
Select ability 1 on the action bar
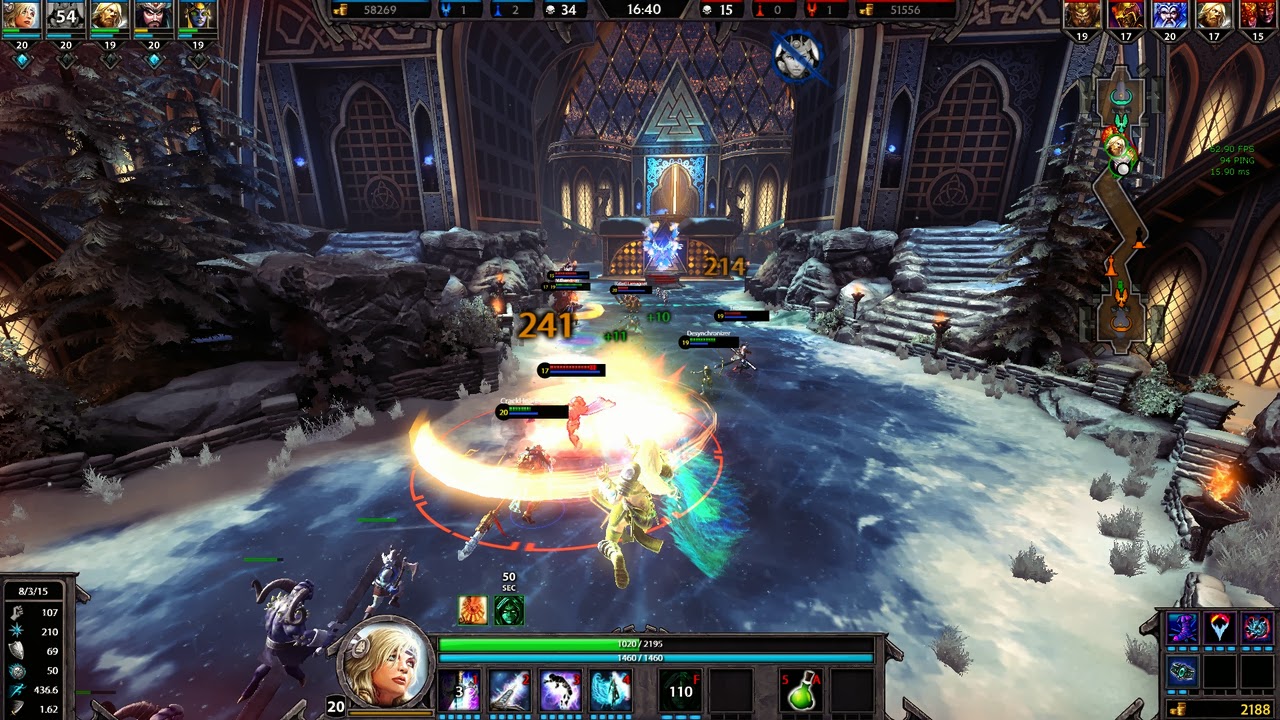[x=460, y=690]
